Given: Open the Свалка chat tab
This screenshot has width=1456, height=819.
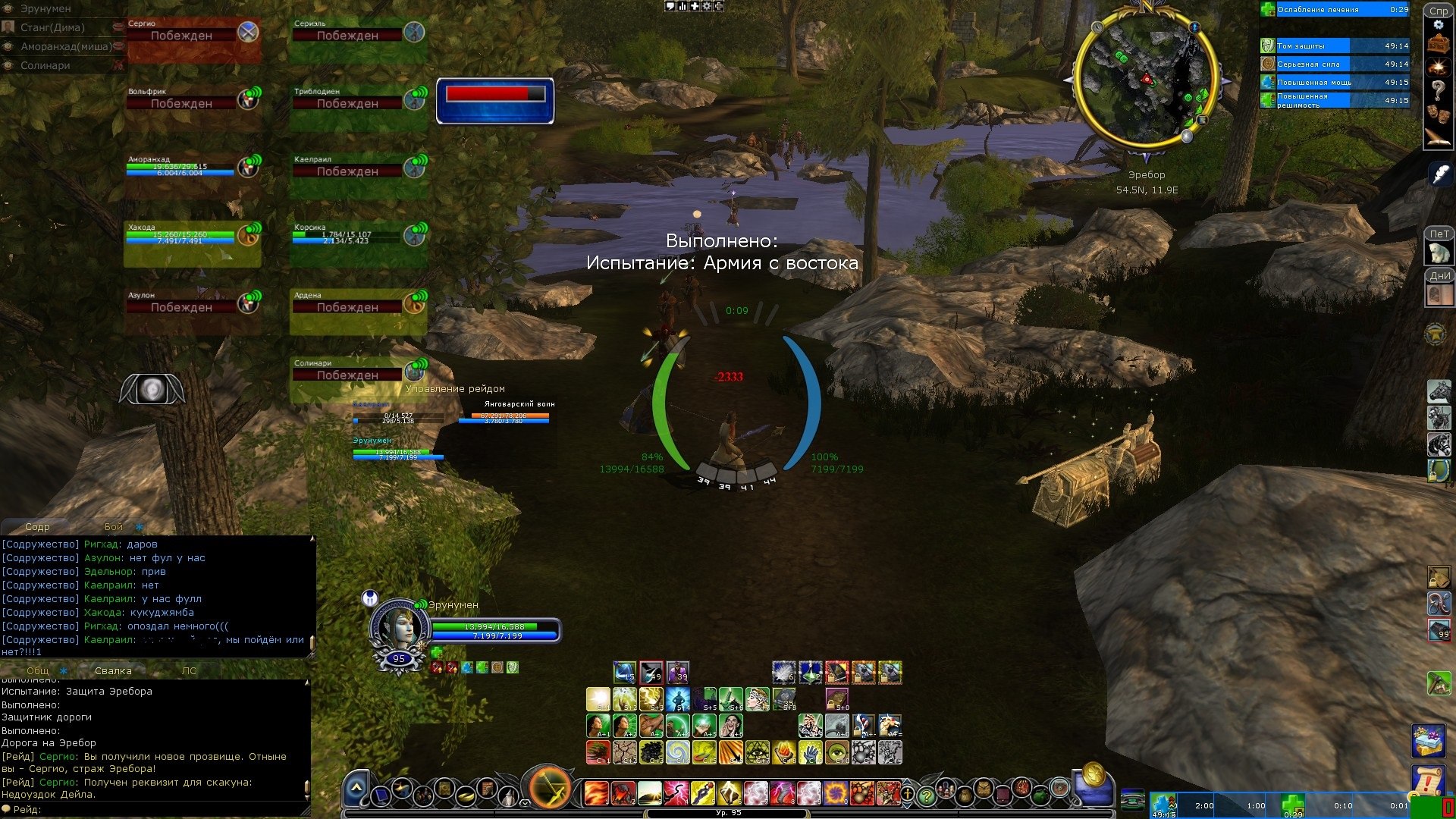Looking at the screenshot, I should pyautogui.click(x=113, y=670).
